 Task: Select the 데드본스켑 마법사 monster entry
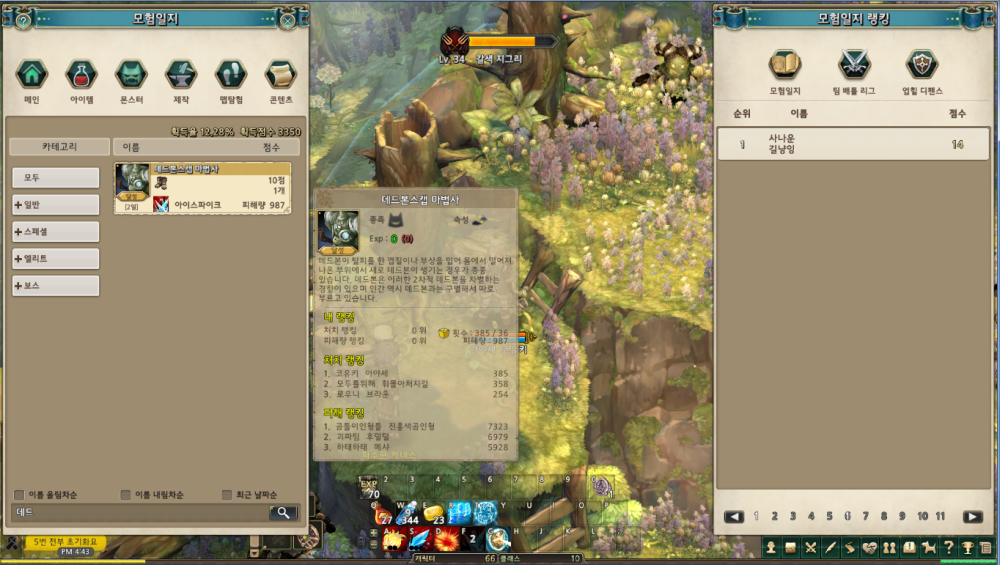(202, 188)
